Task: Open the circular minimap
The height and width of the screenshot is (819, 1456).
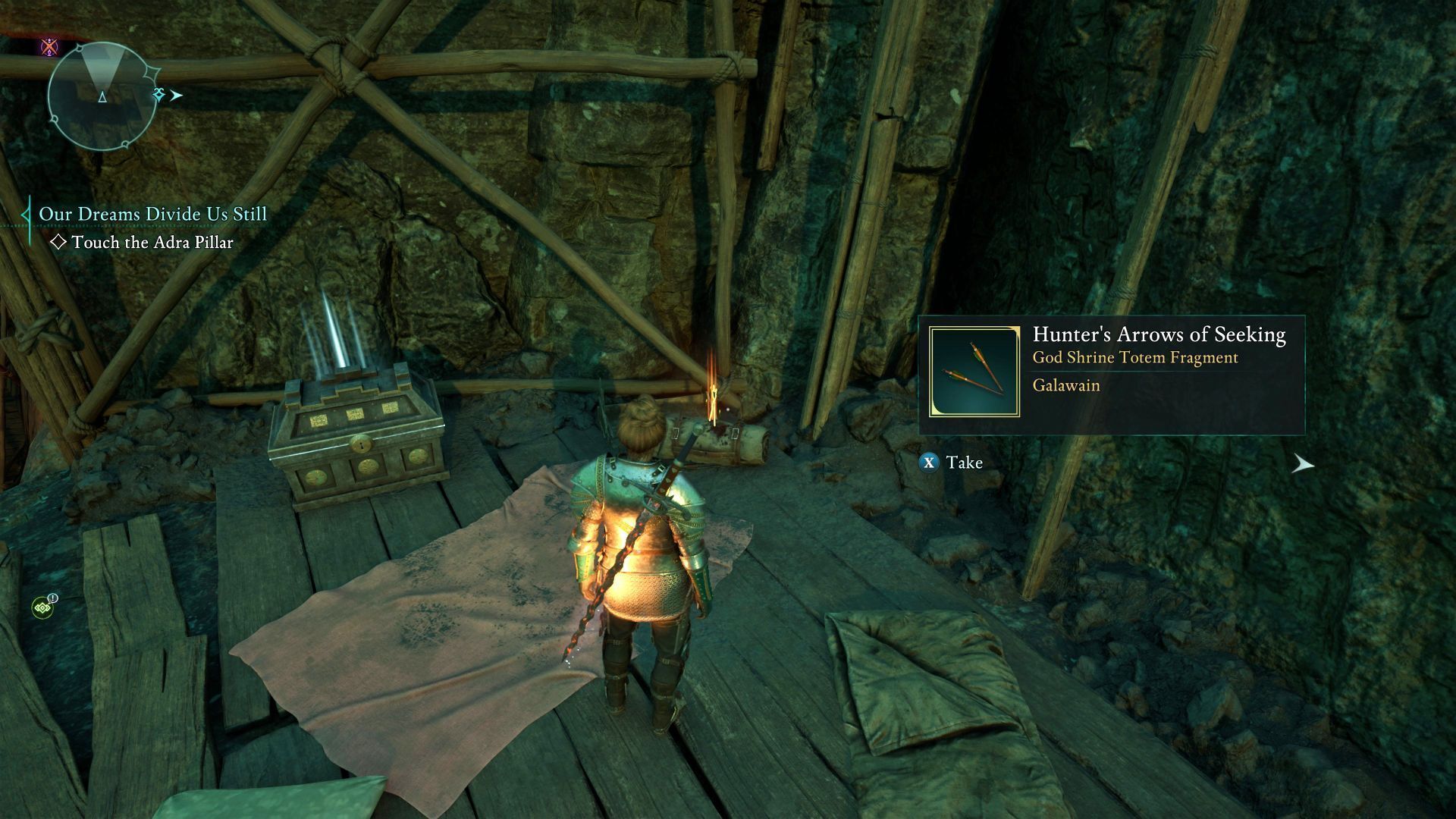Action: pyautogui.click(x=102, y=96)
